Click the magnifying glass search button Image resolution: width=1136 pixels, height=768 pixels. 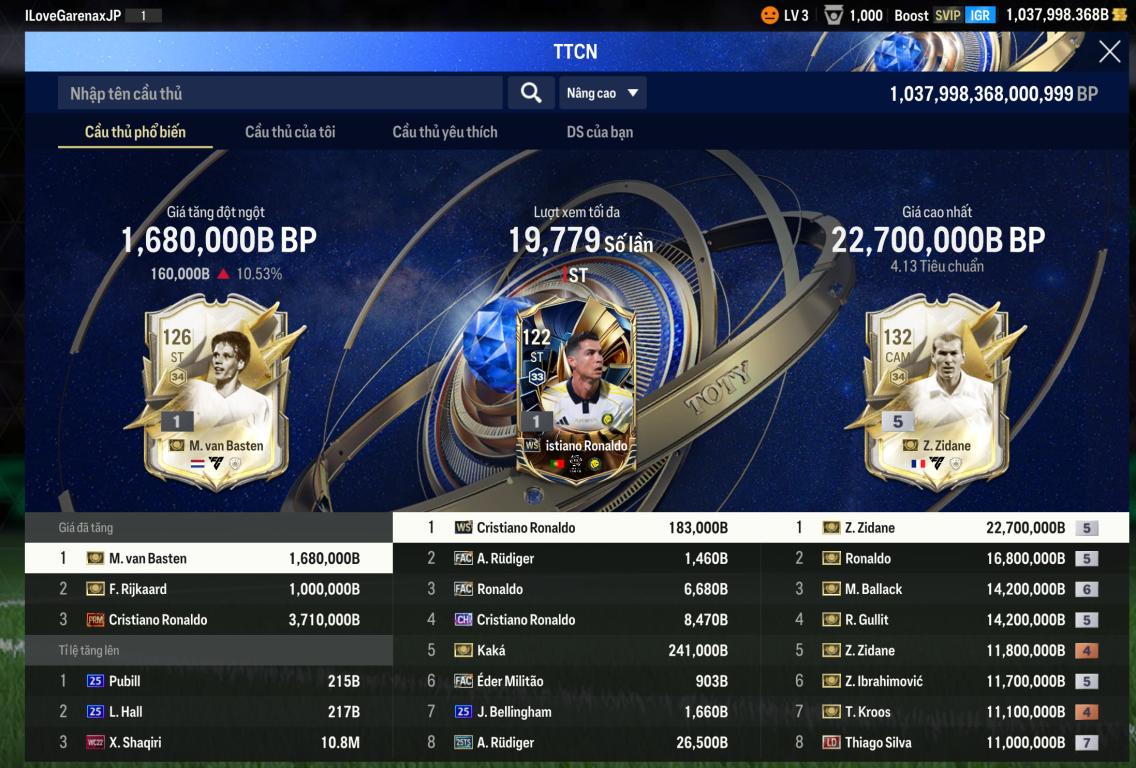click(x=531, y=93)
